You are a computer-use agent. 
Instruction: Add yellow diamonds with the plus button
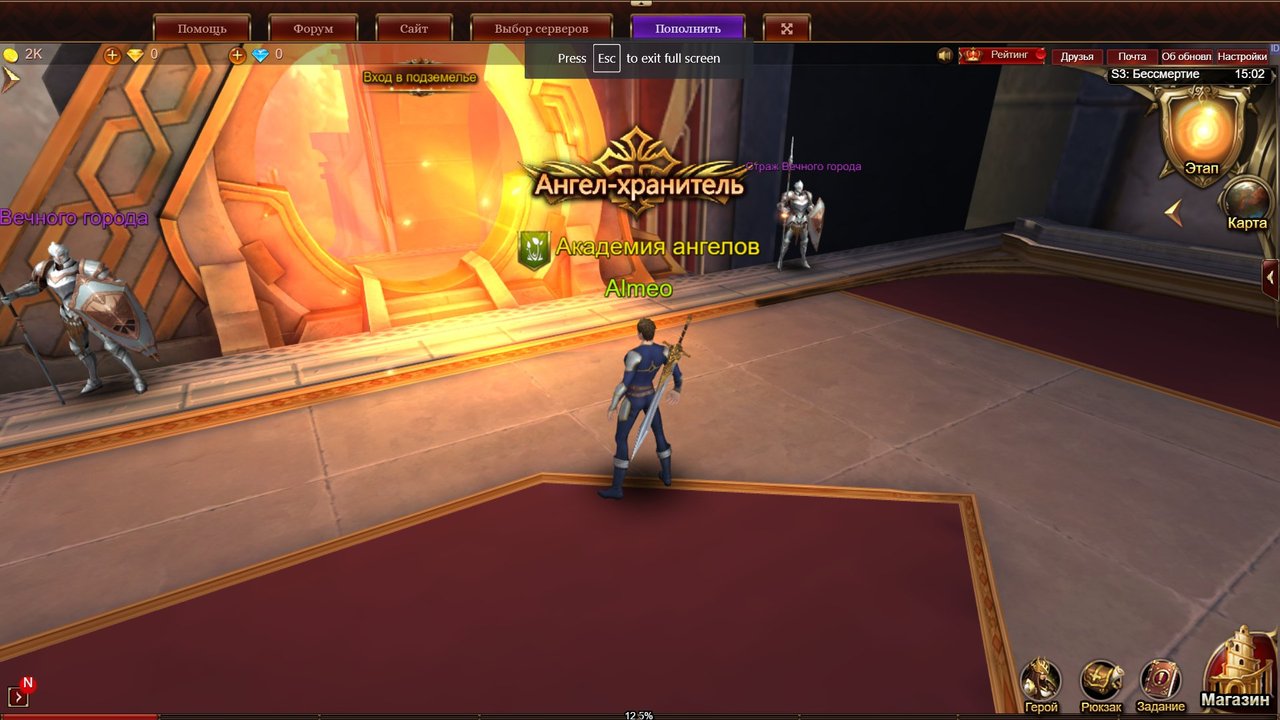pos(112,55)
